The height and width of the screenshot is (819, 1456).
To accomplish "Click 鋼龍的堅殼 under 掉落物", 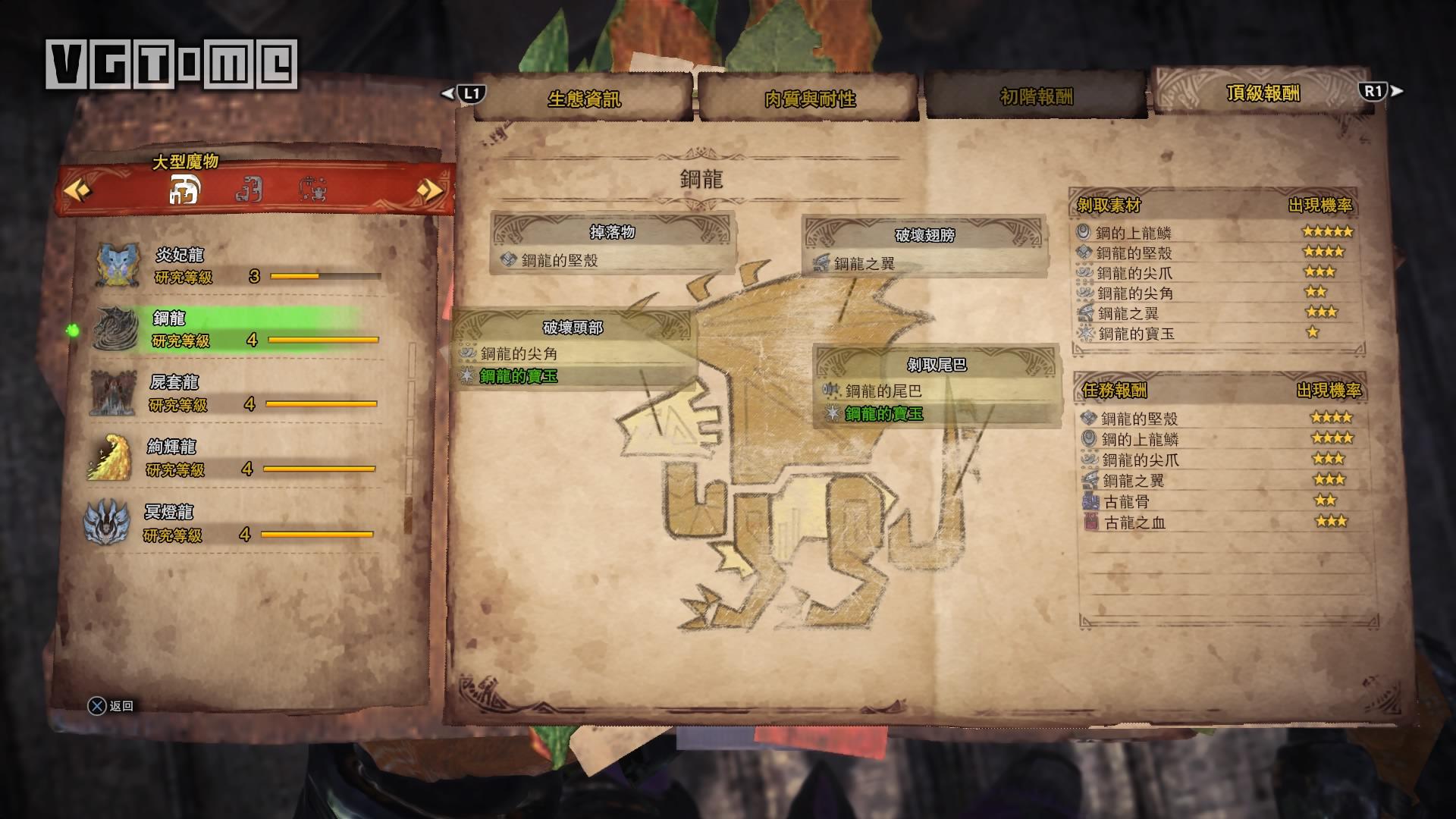I will tap(560, 261).
